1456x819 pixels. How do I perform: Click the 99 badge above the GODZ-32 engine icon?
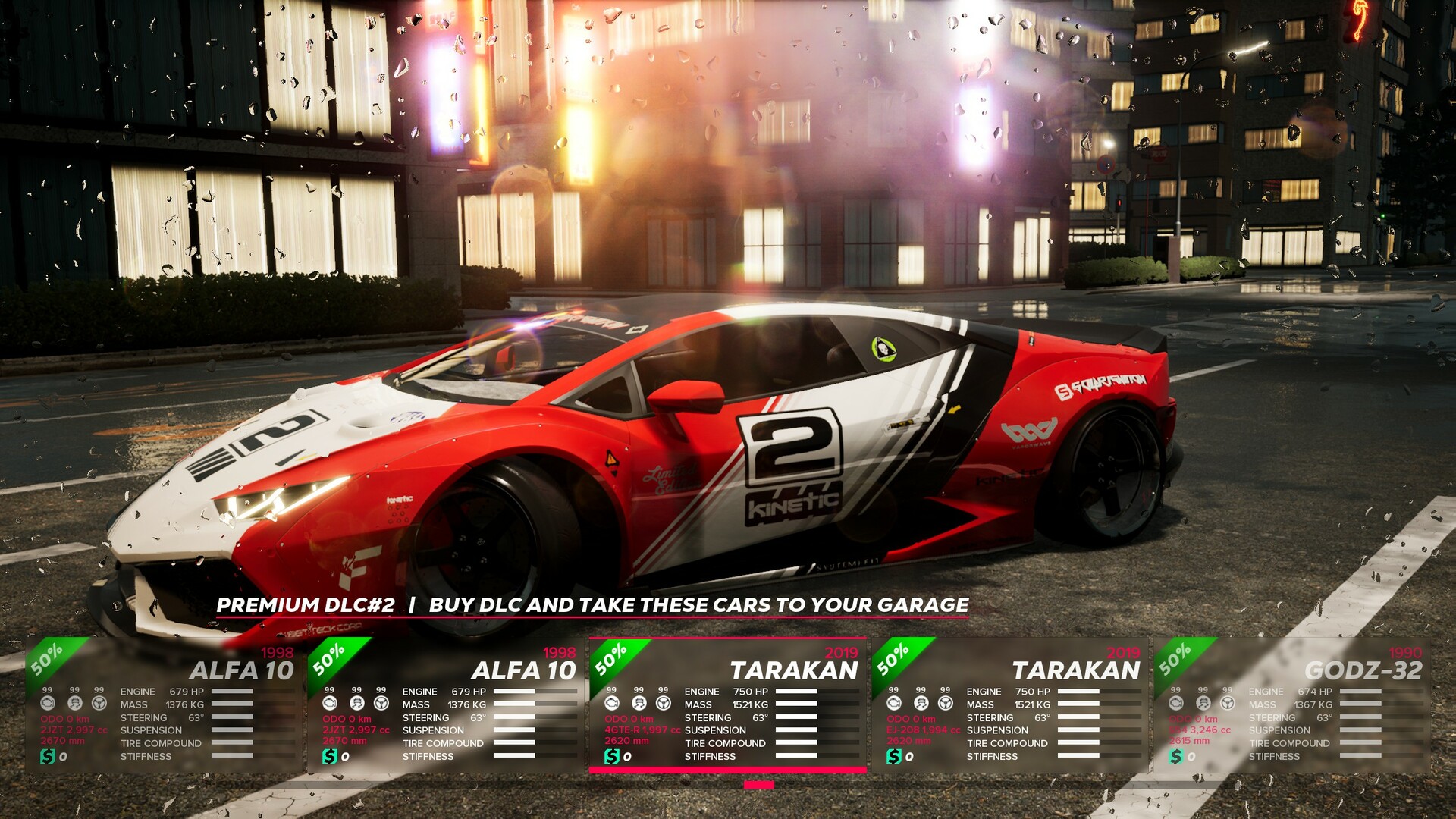pyautogui.click(x=1174, y=689)
